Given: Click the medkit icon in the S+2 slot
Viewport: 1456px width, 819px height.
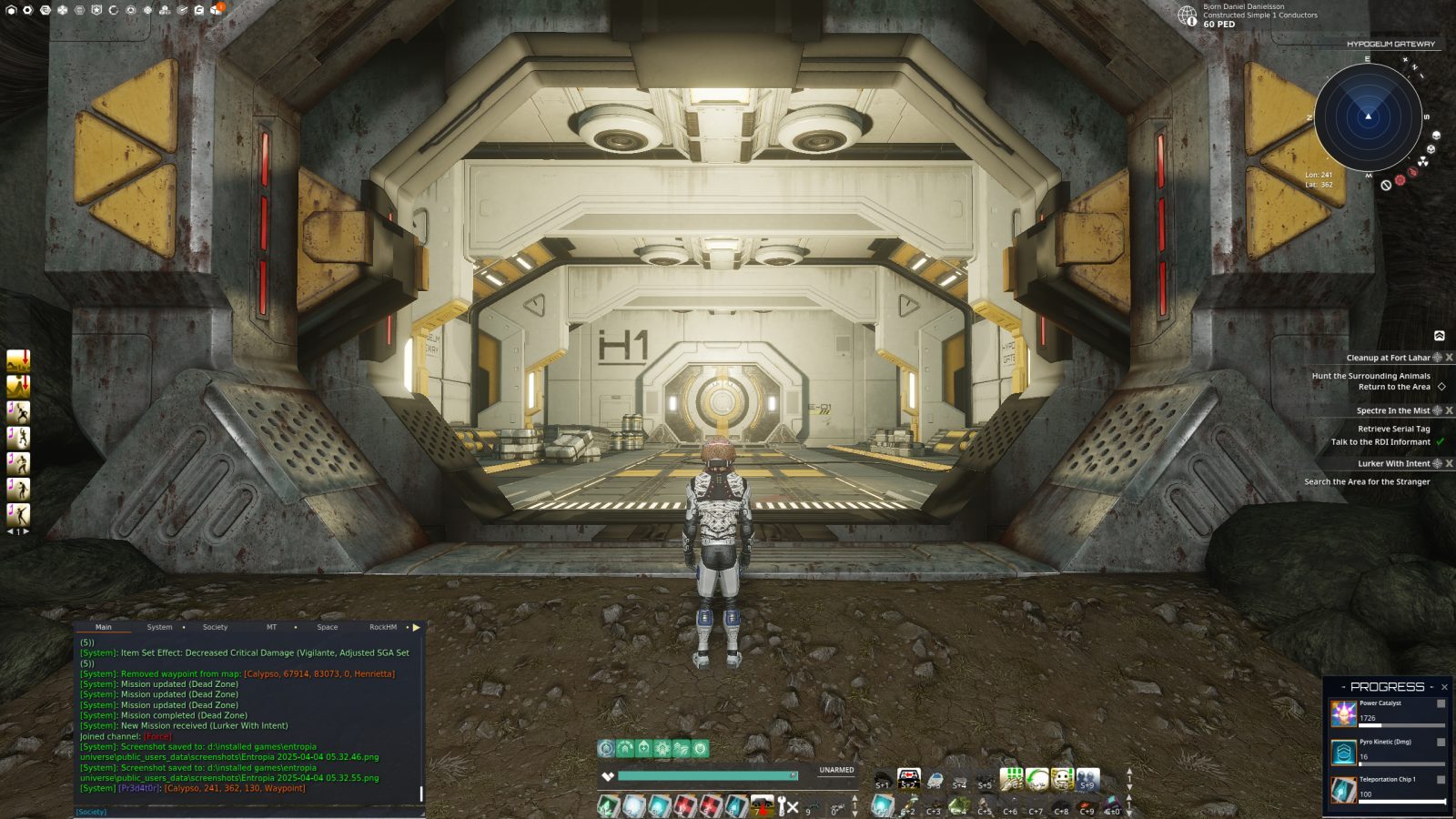Looking at the screenshot, I should point(908,777).
